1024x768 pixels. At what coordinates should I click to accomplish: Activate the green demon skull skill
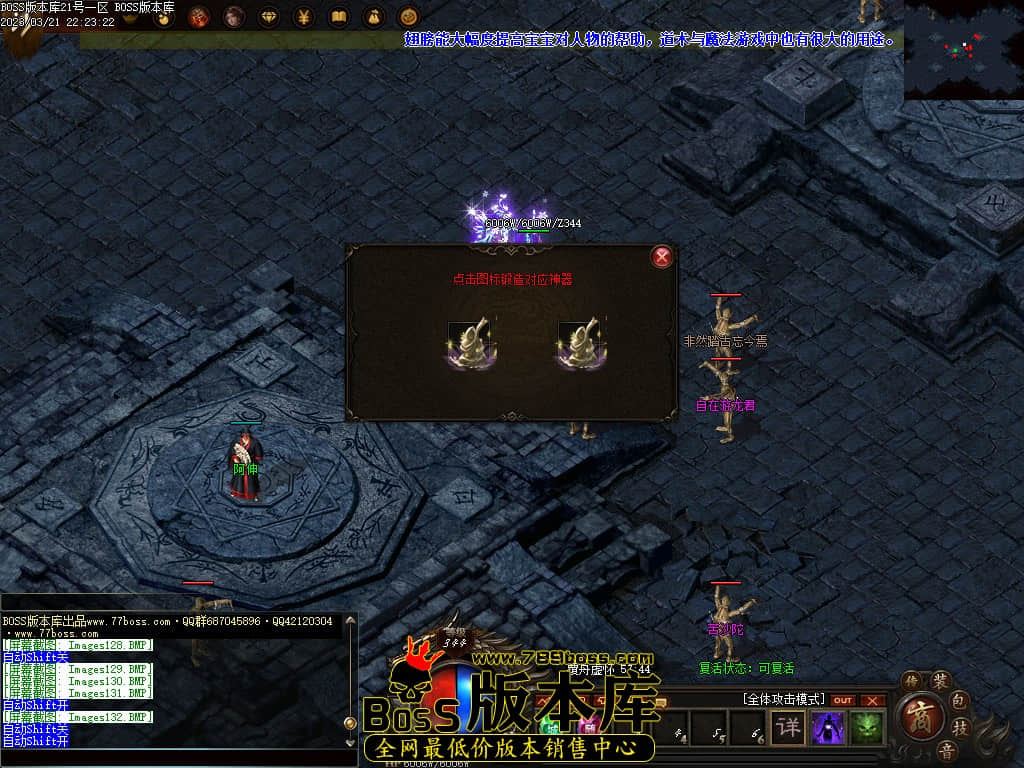[x=866, y=727]
